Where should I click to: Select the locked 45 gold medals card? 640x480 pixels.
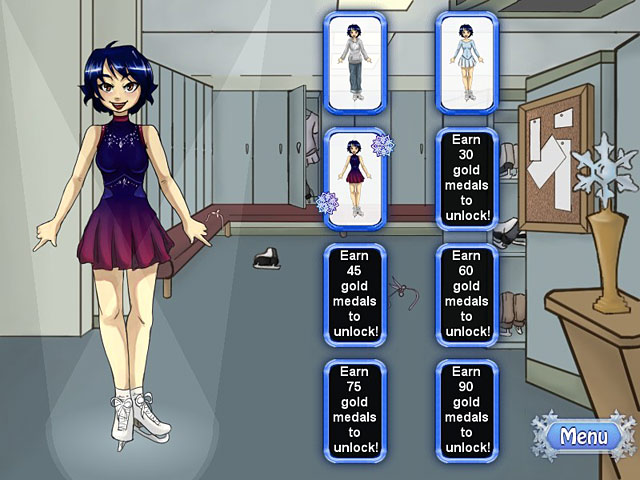355,295
